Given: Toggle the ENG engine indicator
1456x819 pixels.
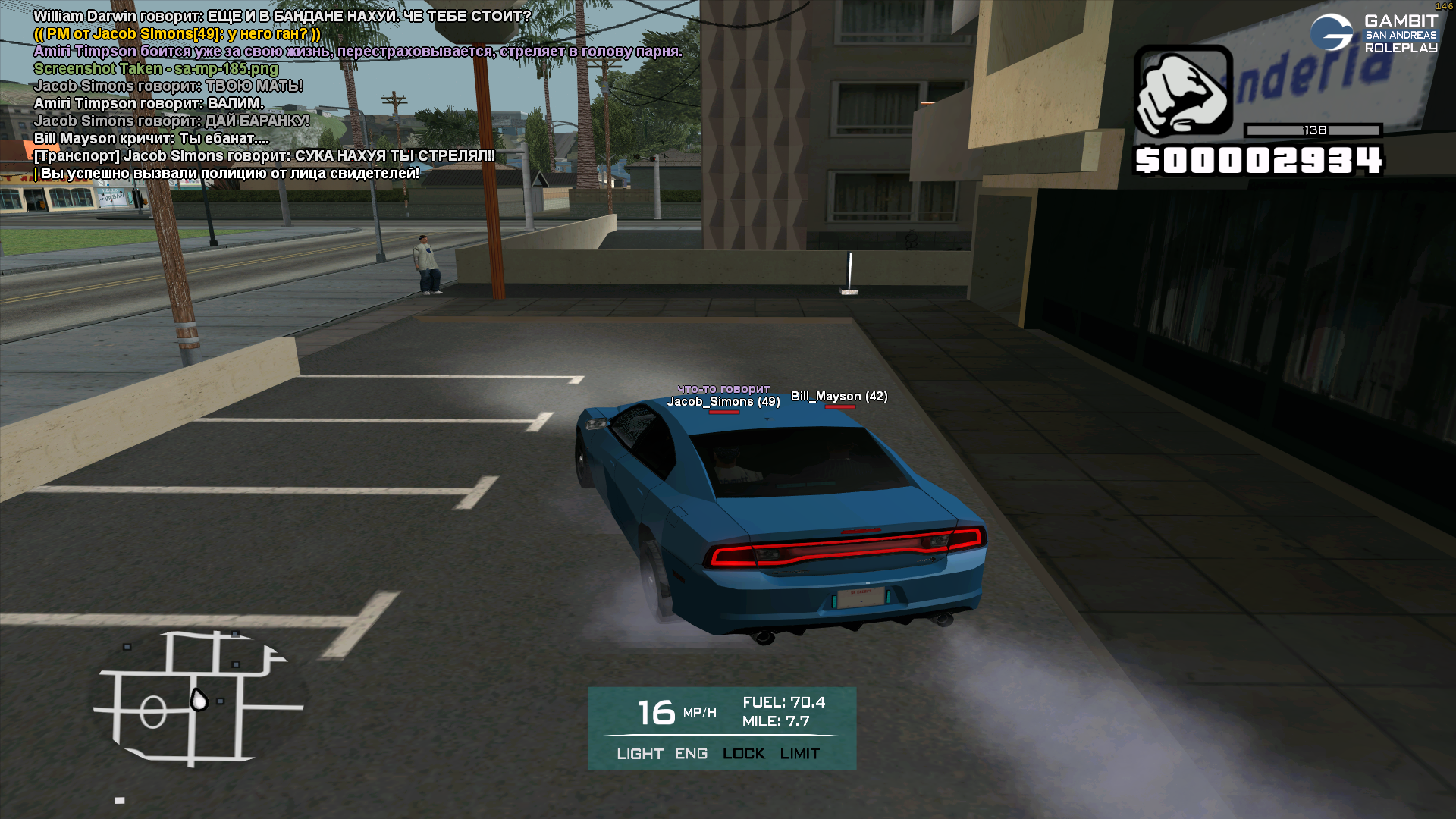Looking at the screenshot, I should click(691, 754).
